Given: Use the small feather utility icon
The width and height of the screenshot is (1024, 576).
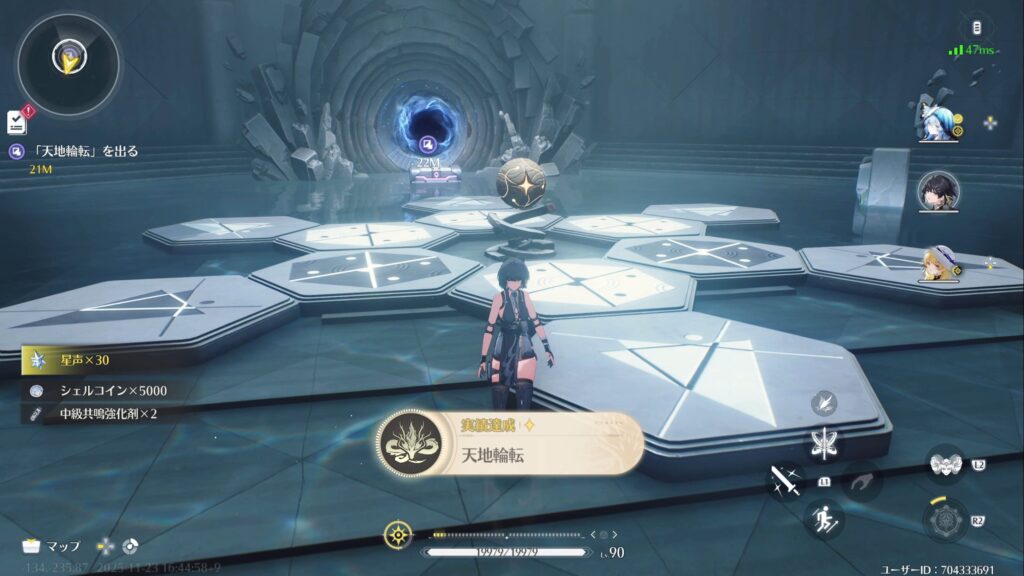Looking at the screenshot, I should pos(824,403).
